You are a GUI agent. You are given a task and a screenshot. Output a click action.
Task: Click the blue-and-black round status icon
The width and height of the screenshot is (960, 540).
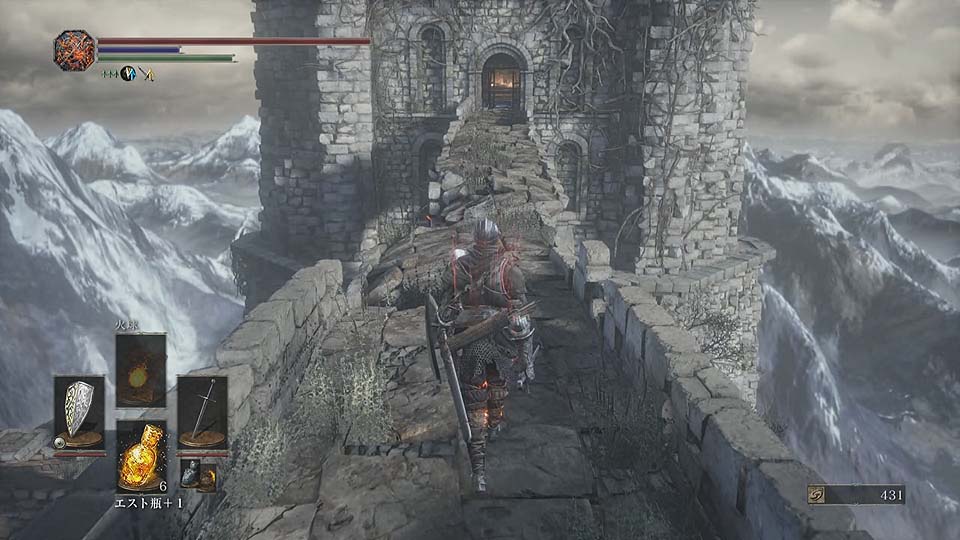click(128, 73)
